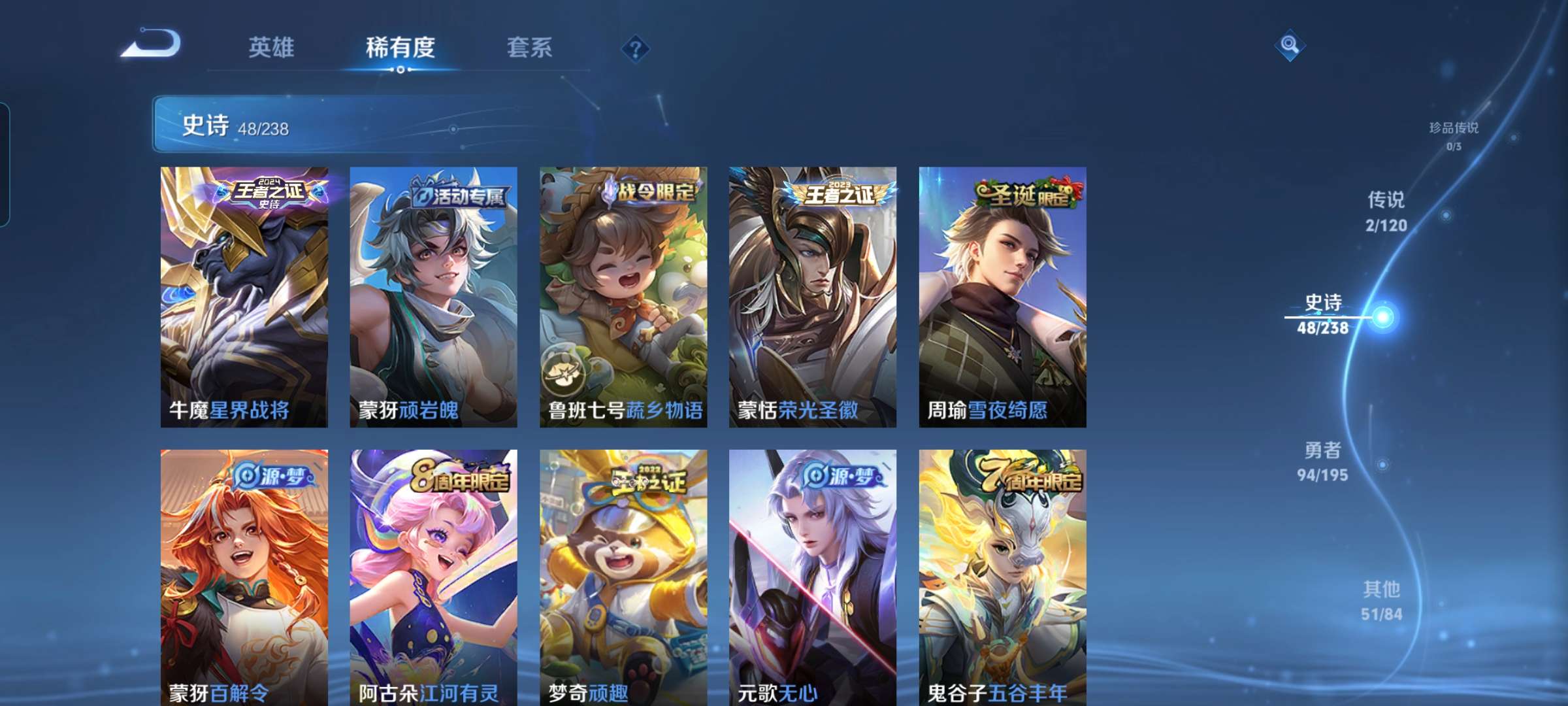View the 阿古朵江河有灵 skin
This screenshot has width=1568, height=706.
pyautogui.click(x=433, y=575)
